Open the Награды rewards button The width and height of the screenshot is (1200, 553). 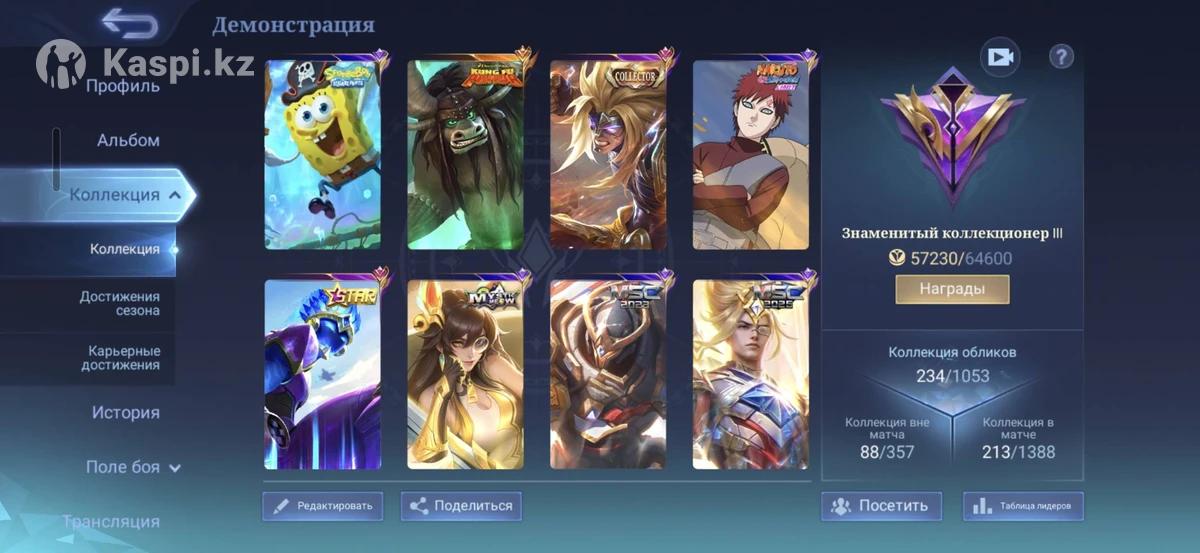952,289
